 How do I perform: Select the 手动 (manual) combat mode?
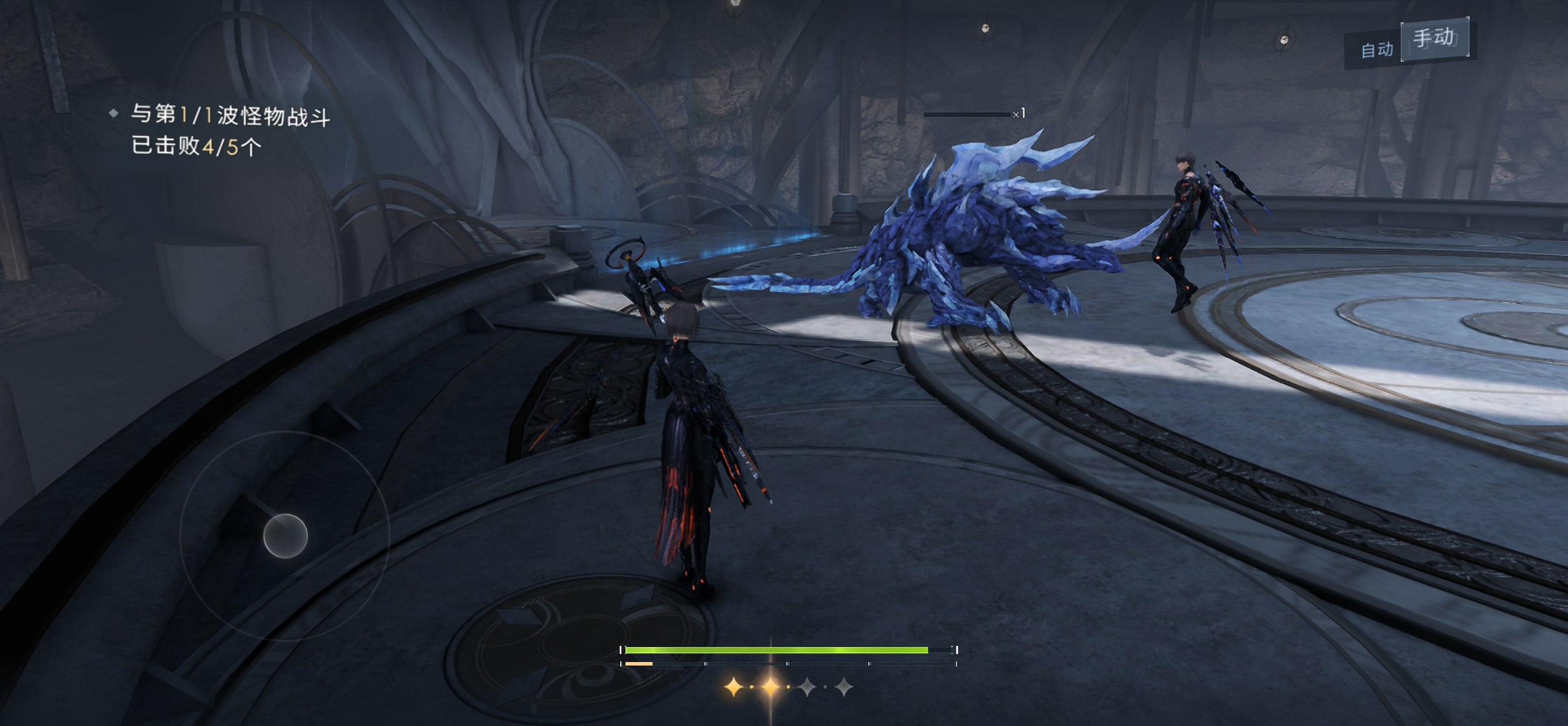point(1434,39)
